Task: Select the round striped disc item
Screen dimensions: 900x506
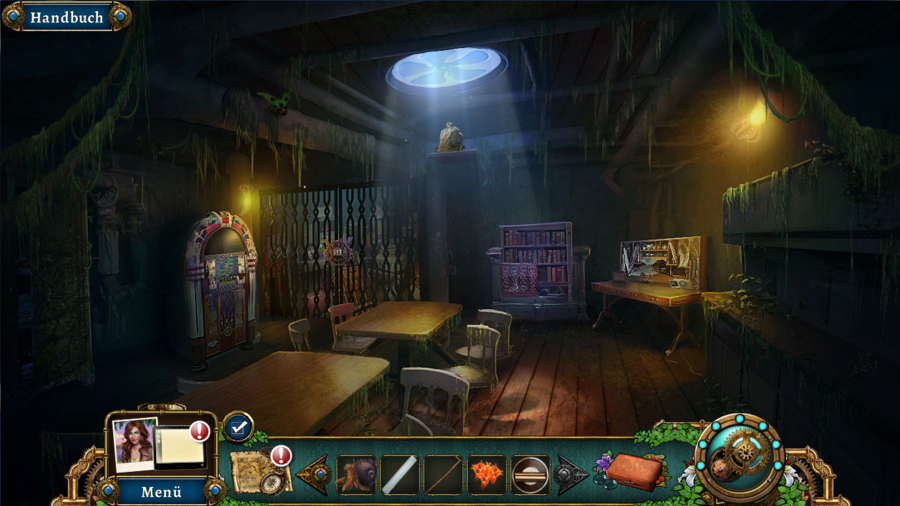Action: [530, 474]
